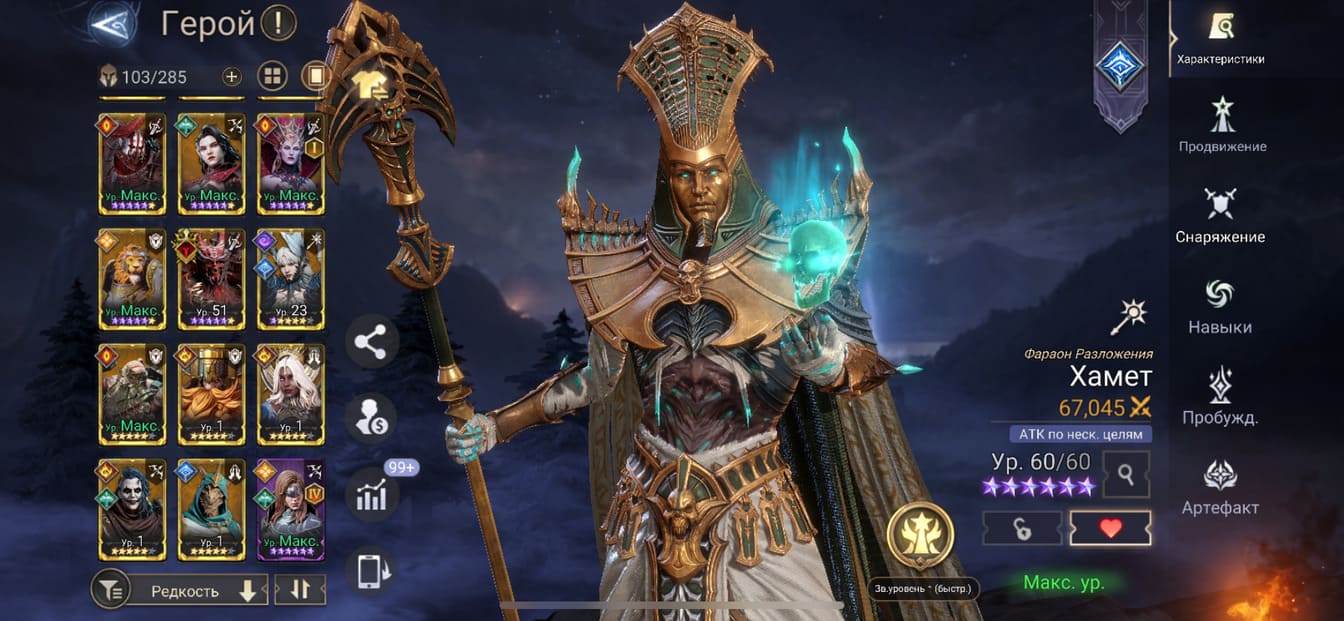Open the hero filter button
Image resolution: width=1344 pixels, height=621 pixels.
109,590
